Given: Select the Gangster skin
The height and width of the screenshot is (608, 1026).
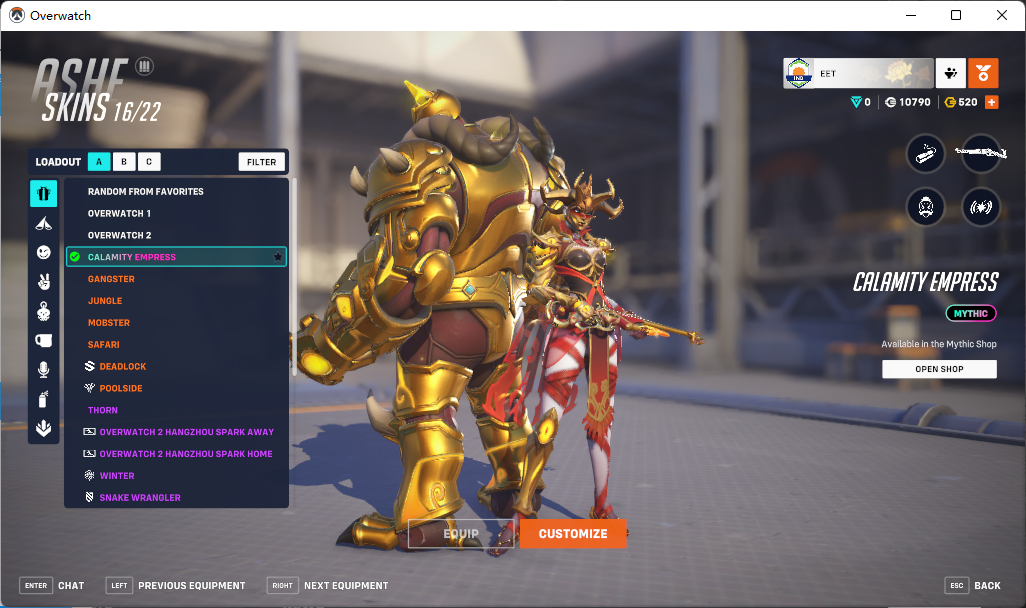Looking at the screenshot, I should click(111, 279).
